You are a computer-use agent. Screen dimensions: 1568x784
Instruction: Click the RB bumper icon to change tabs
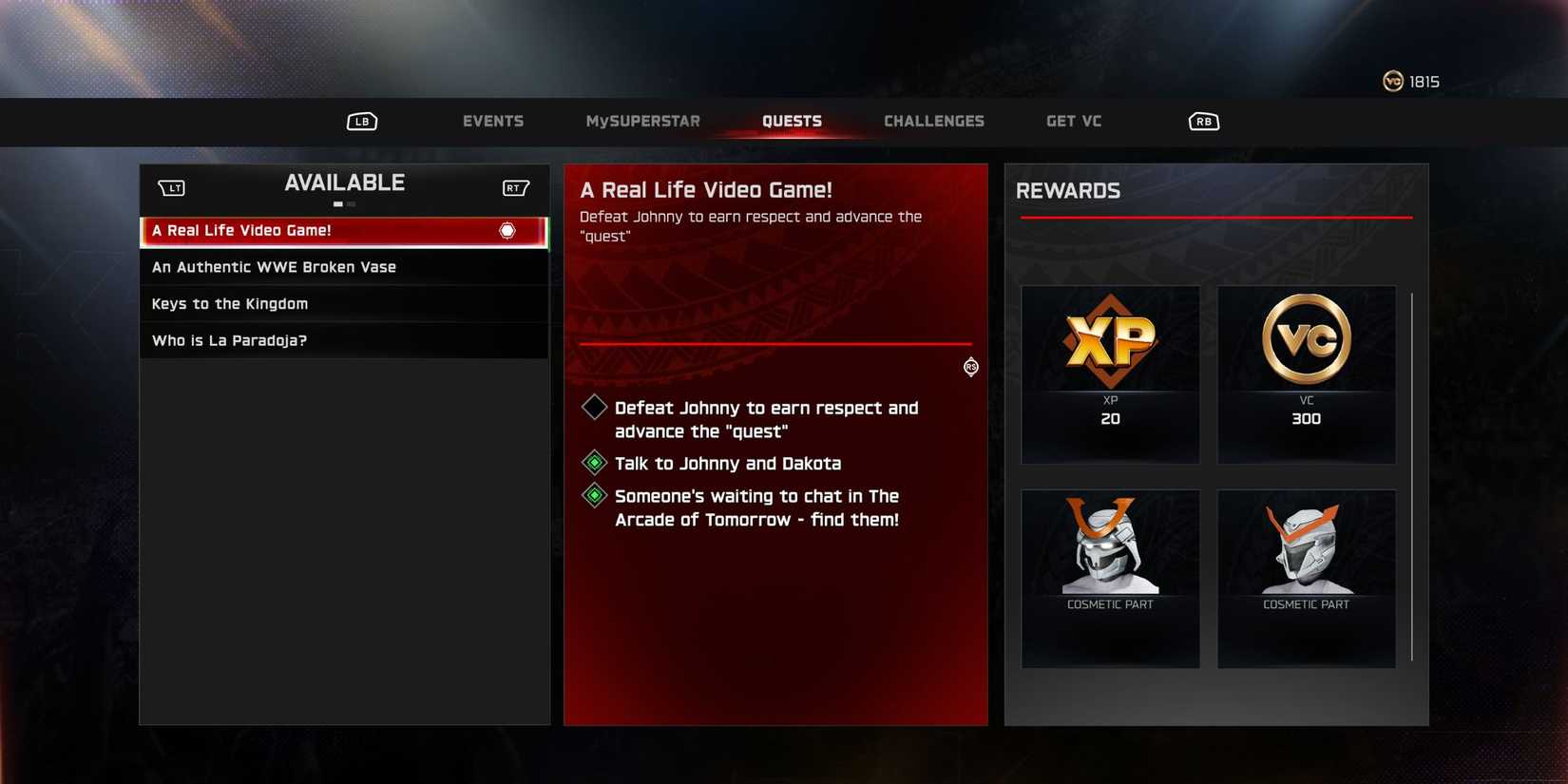pyautogui.click(x=1202, y=121)
